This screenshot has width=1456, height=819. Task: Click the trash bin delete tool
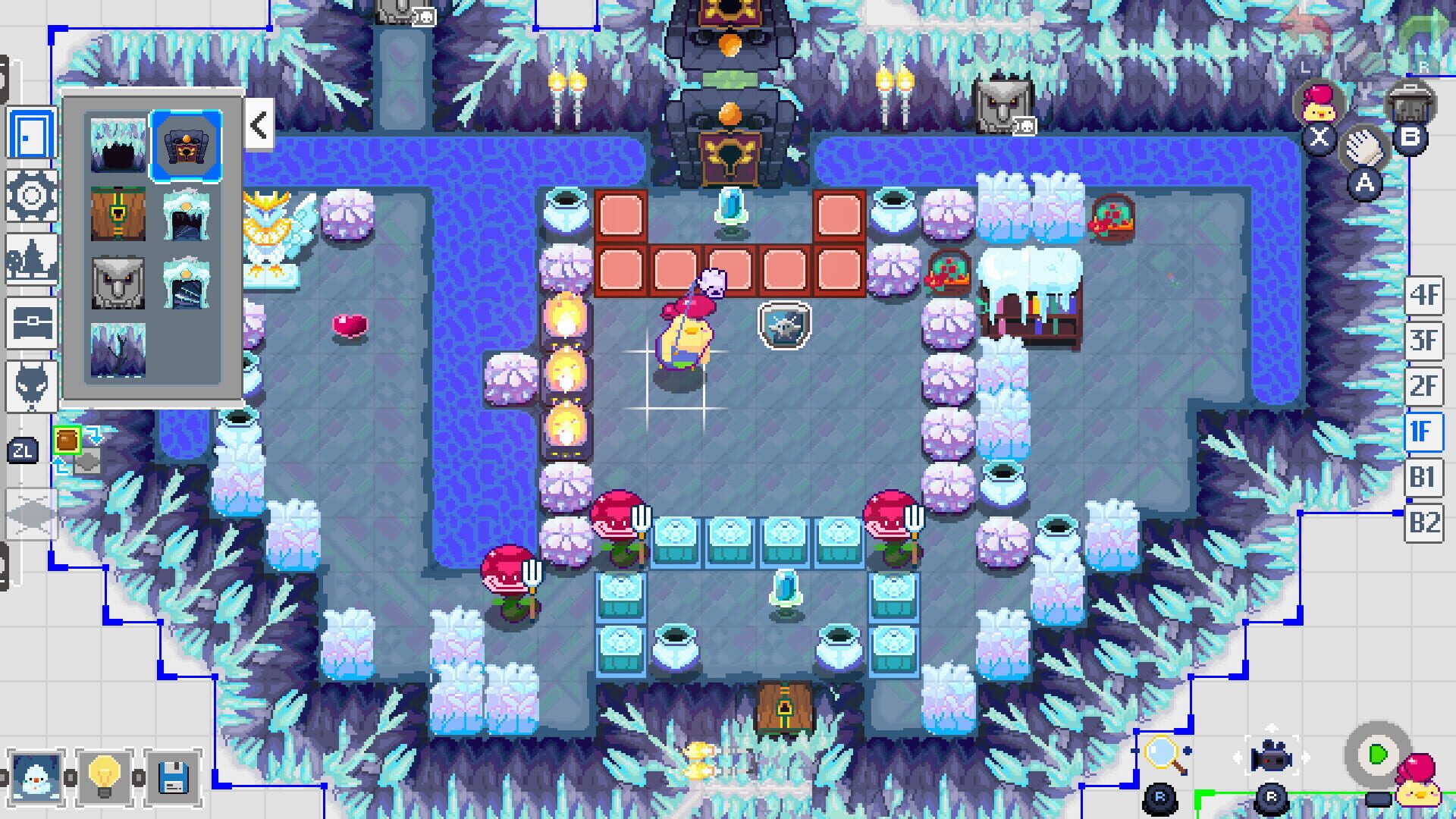click(x=1409, y=102)
